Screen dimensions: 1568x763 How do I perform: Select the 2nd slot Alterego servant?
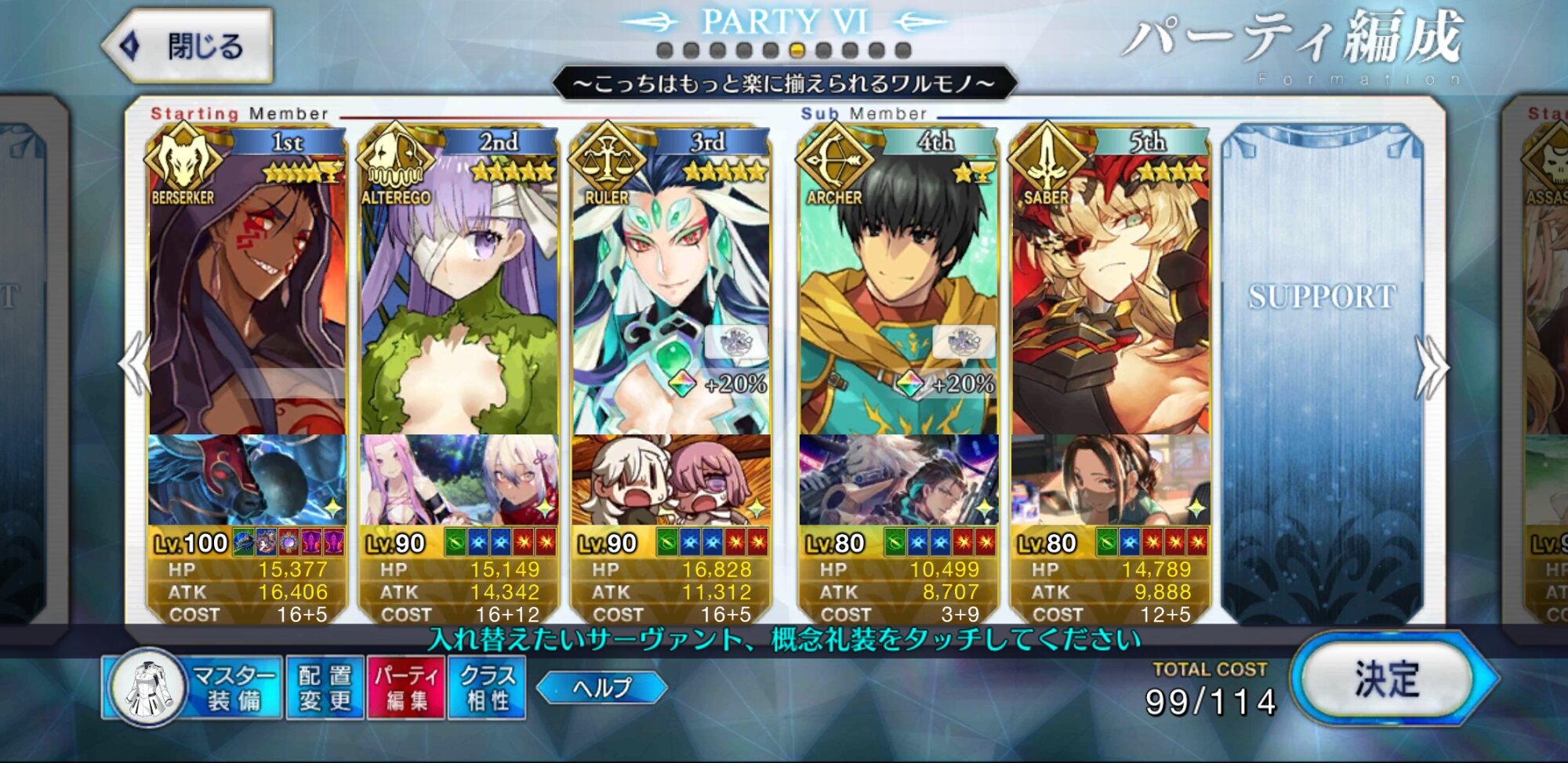coord(459,298)
